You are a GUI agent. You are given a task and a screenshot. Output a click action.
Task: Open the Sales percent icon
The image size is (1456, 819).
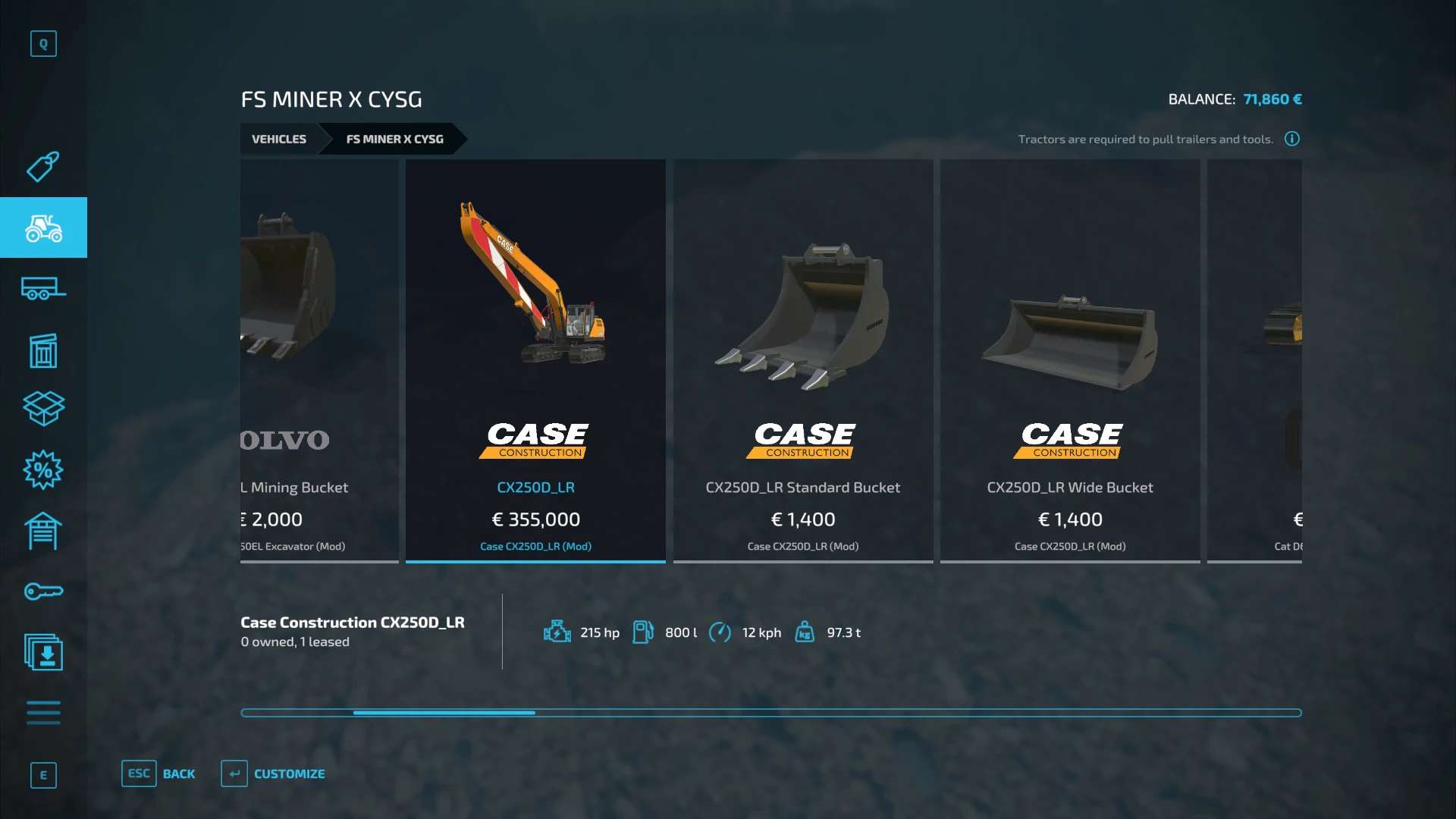(43, 470)
